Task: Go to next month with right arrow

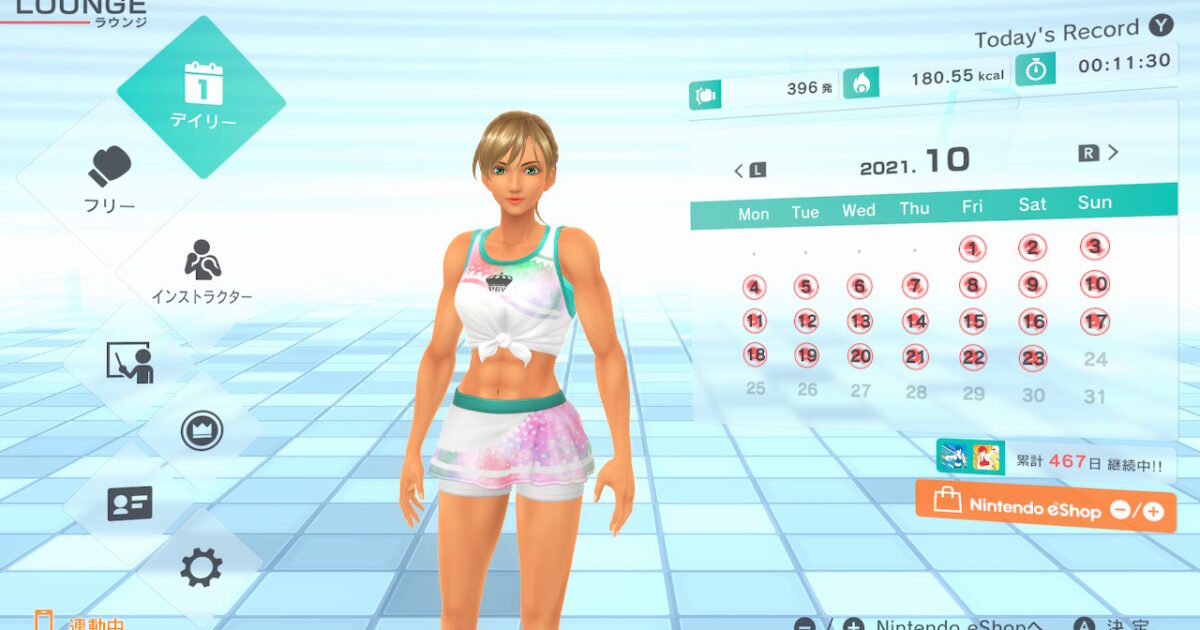Action: pos(1100,153)
